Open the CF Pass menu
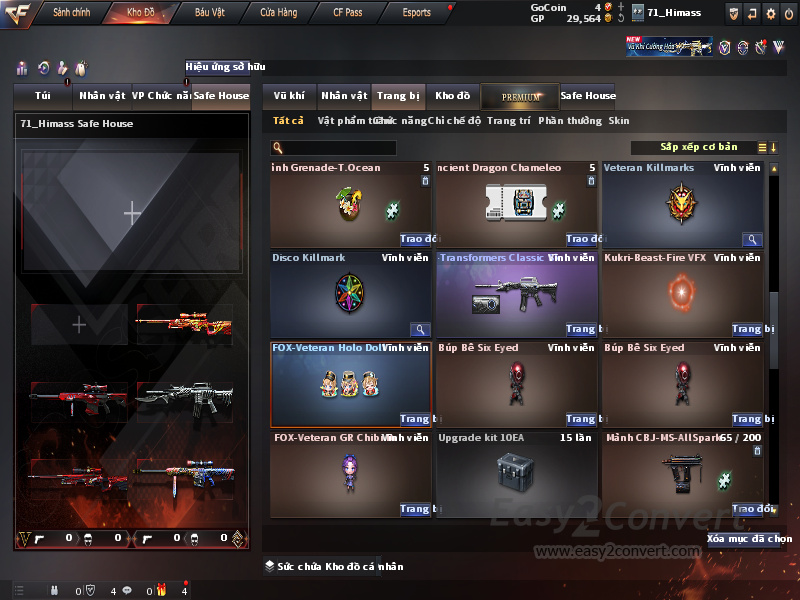 350,12
